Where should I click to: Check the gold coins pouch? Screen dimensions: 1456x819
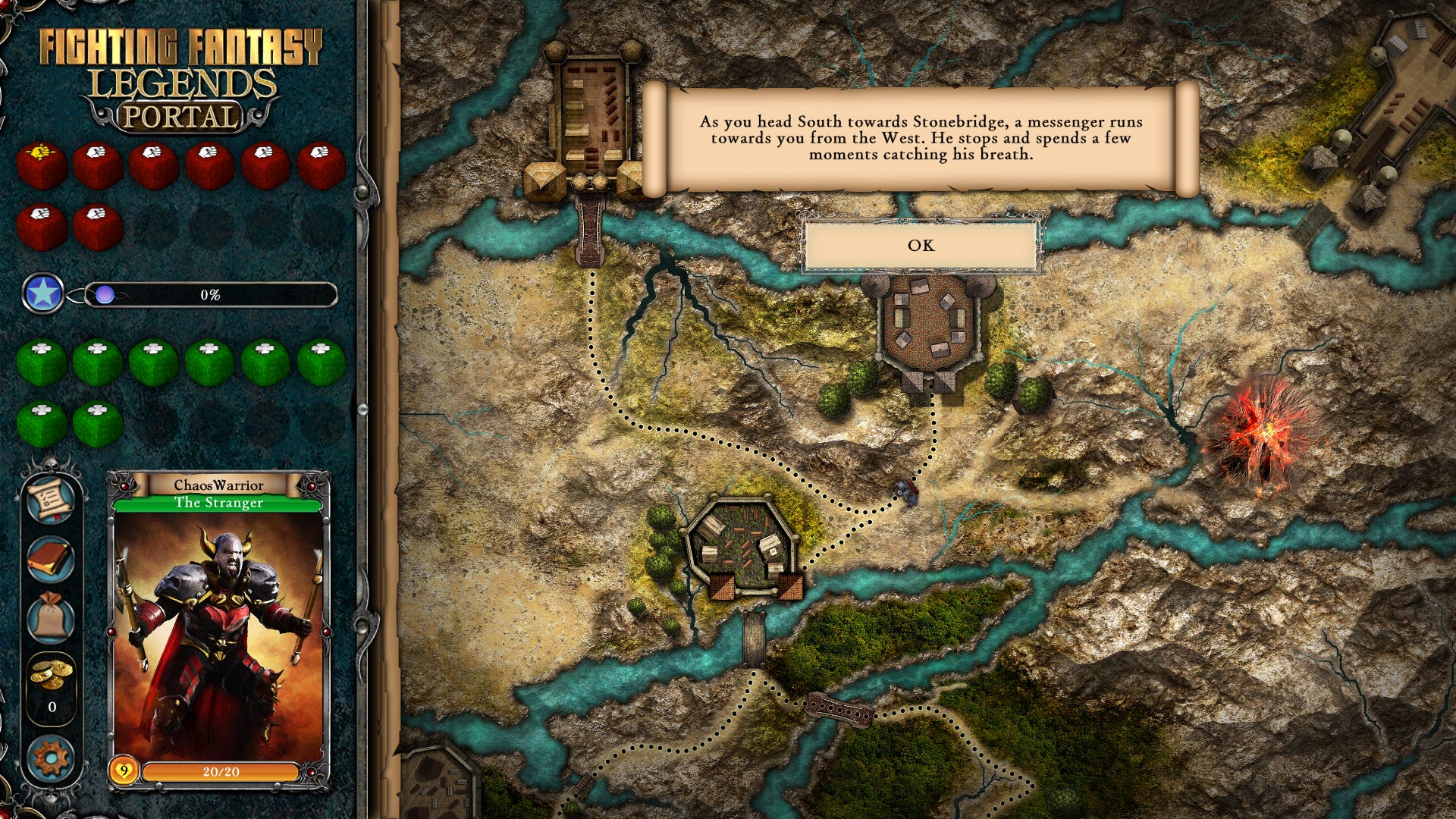coord(51,673)
